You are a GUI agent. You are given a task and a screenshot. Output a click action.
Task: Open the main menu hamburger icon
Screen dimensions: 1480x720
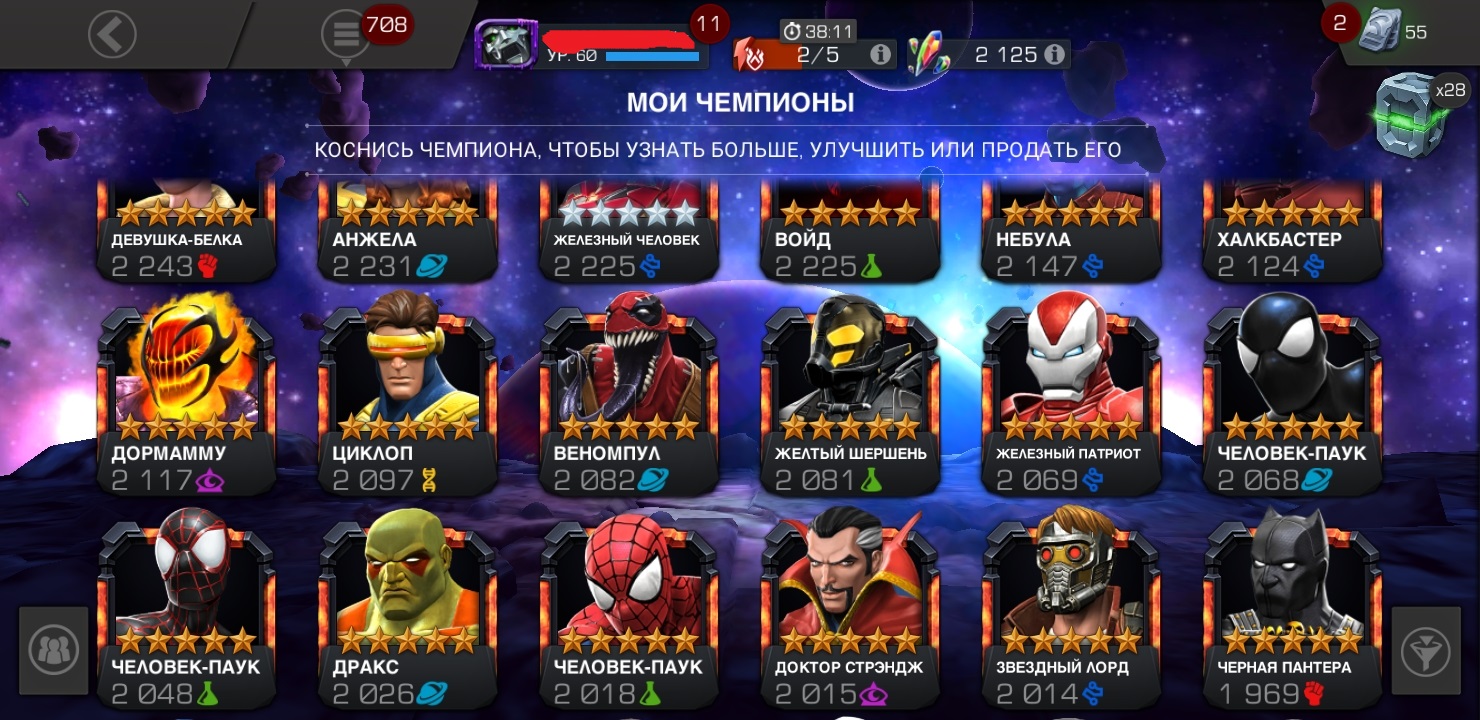click(x=346, y=34)
